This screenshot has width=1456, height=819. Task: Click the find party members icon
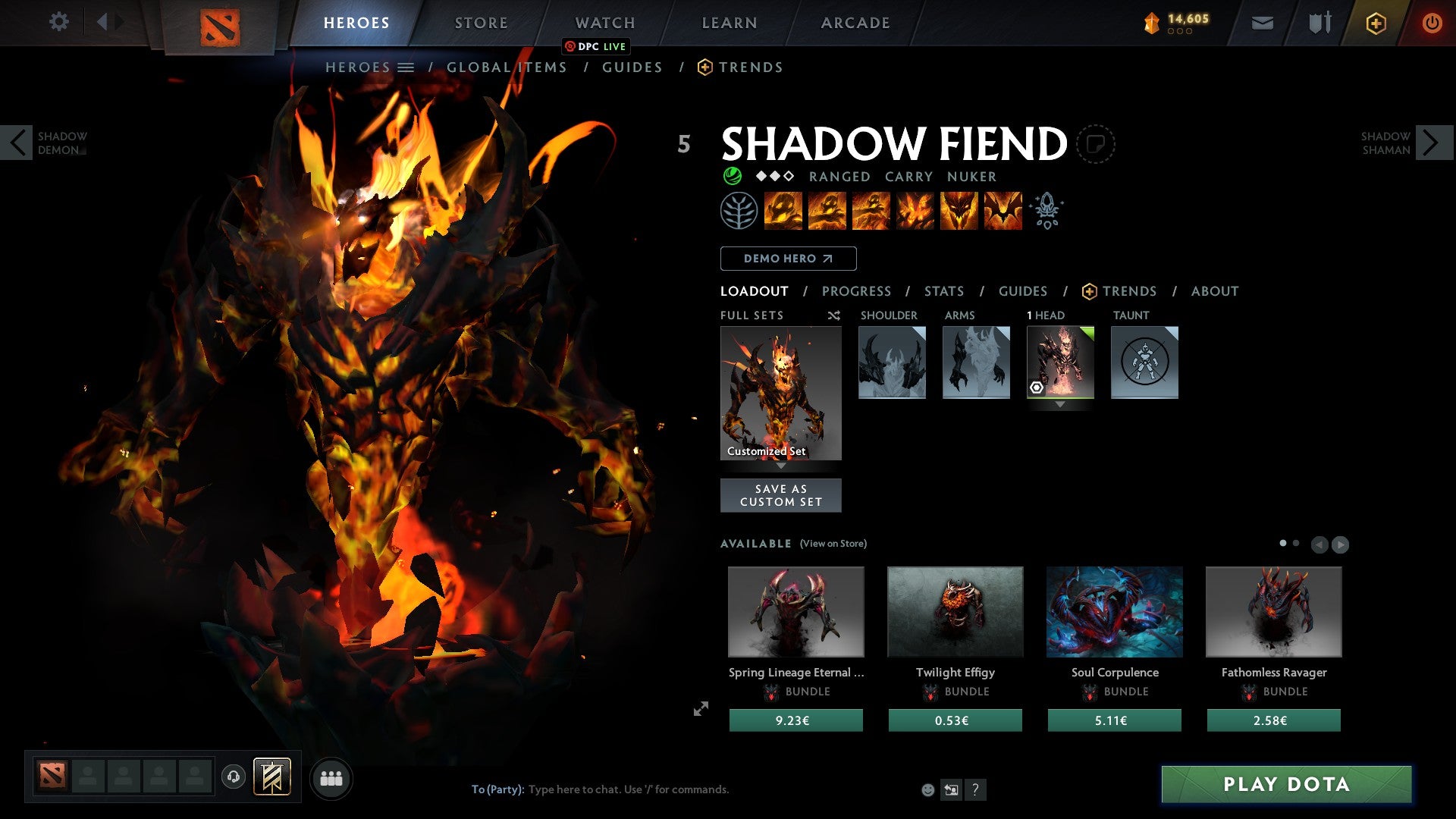point(331,777)
